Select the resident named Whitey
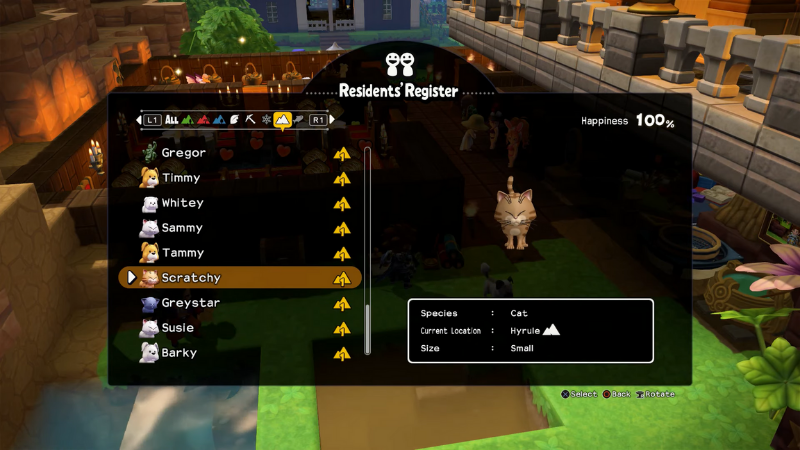The height and width of the screenshot is (450, 800). click(182, 203)
